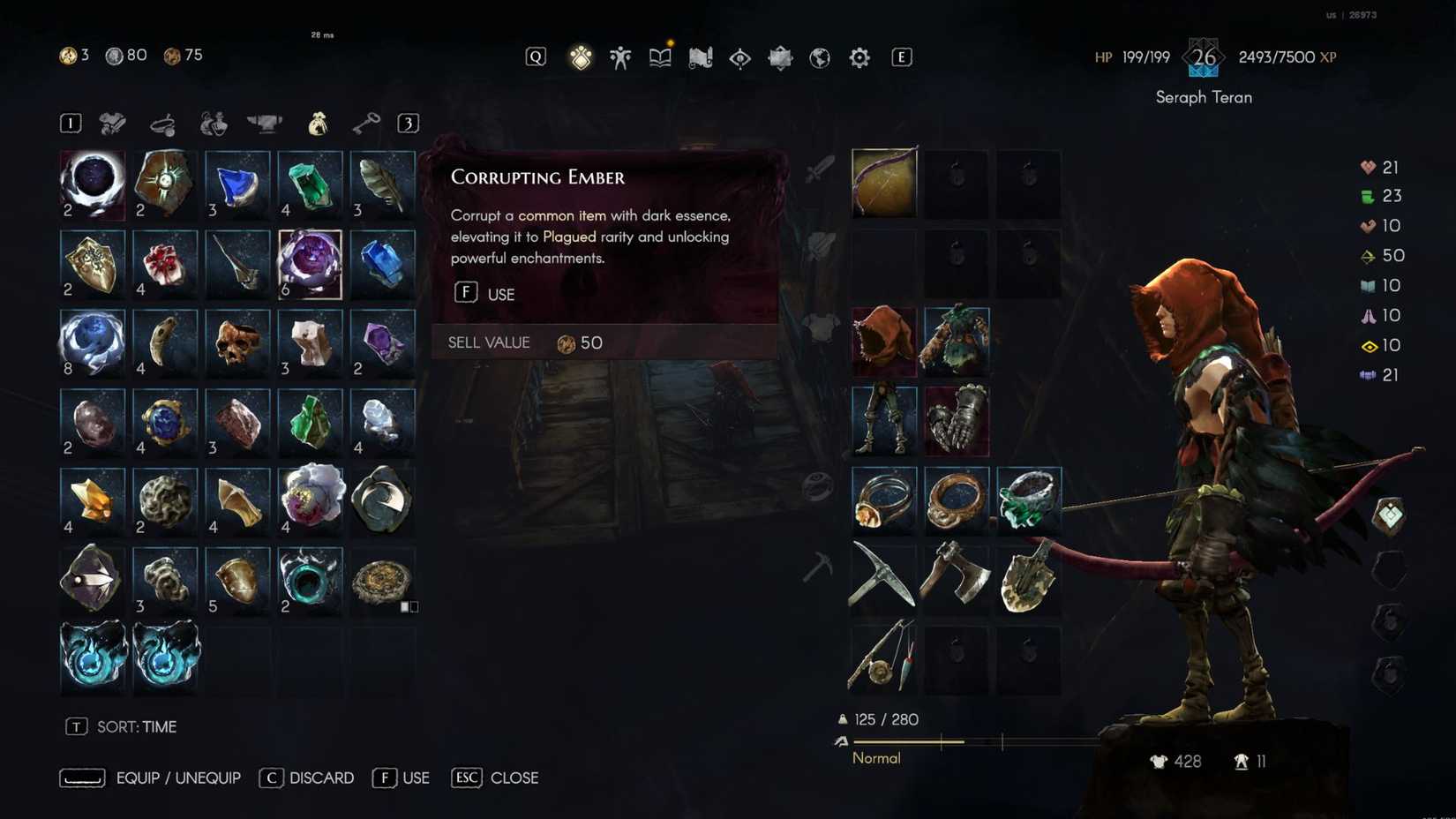1456x819 pixels.
Task: Open the settings gear icon
Action: coord(858,56)
